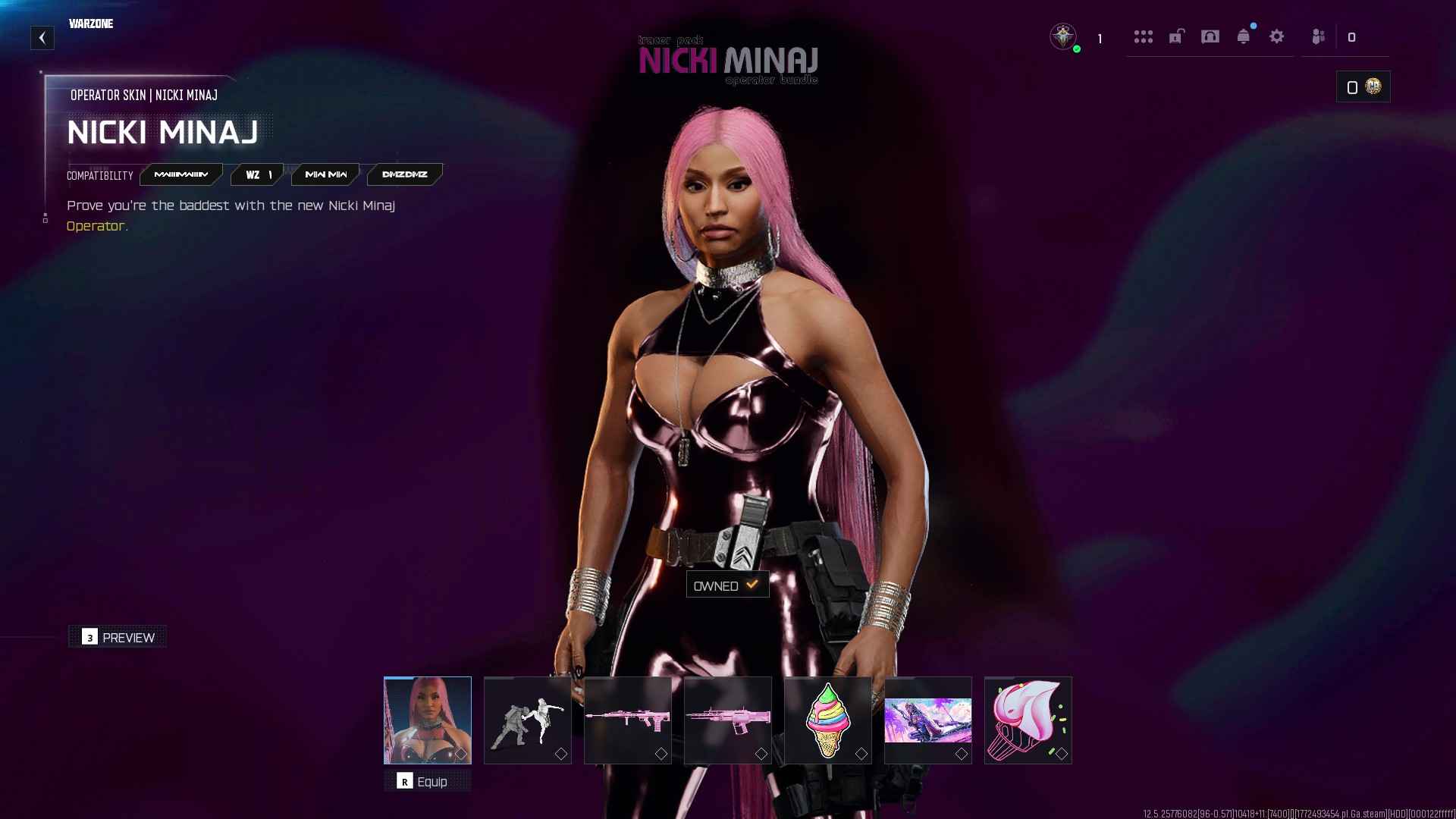The width and height of the screenshot is (1456, 819).
Task: Expand the MW compatibility tag
Action: coord(325,174)
